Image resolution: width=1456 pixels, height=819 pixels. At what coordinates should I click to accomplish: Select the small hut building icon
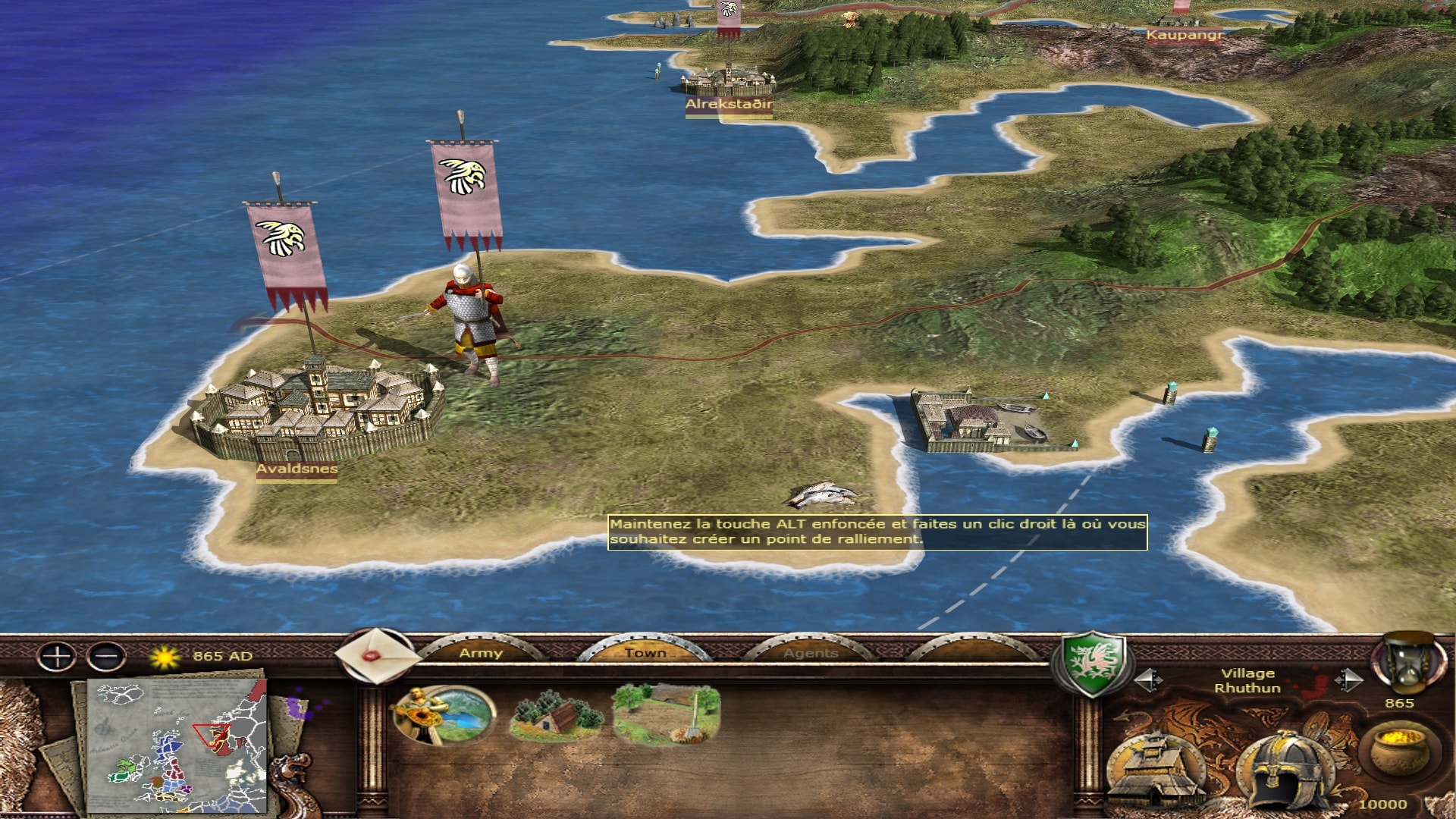556,716
